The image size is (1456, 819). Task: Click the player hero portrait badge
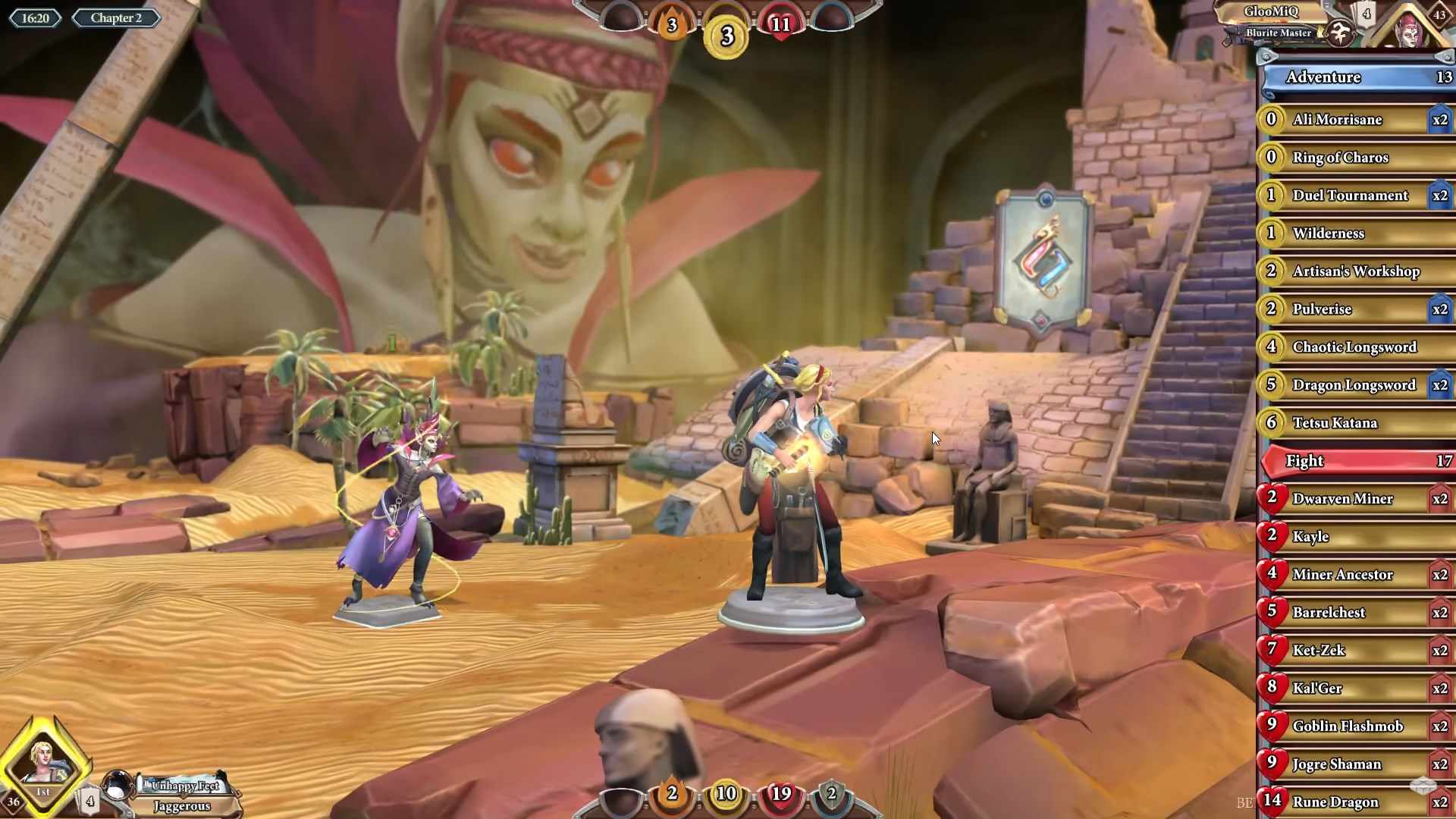[x=44, y=764]
